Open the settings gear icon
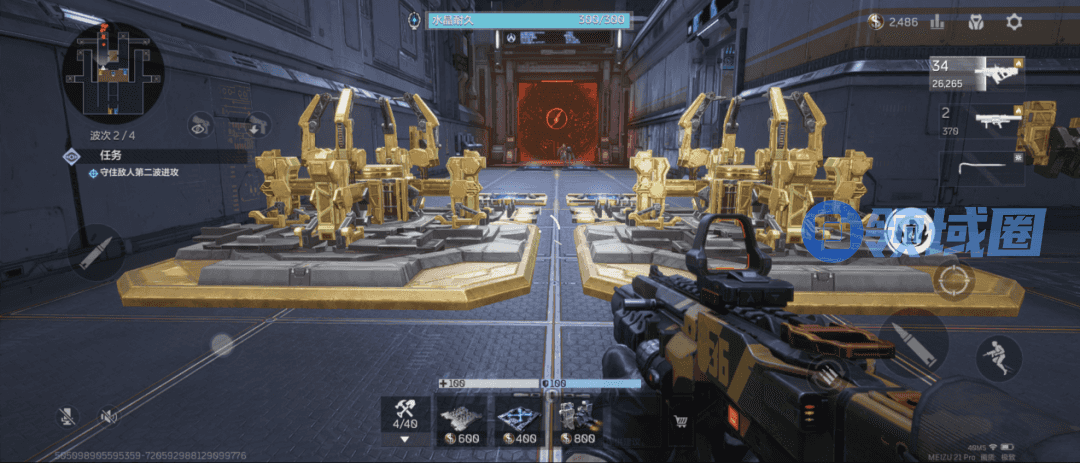This screenshot has width=1080, height=463. point(1014,21)
